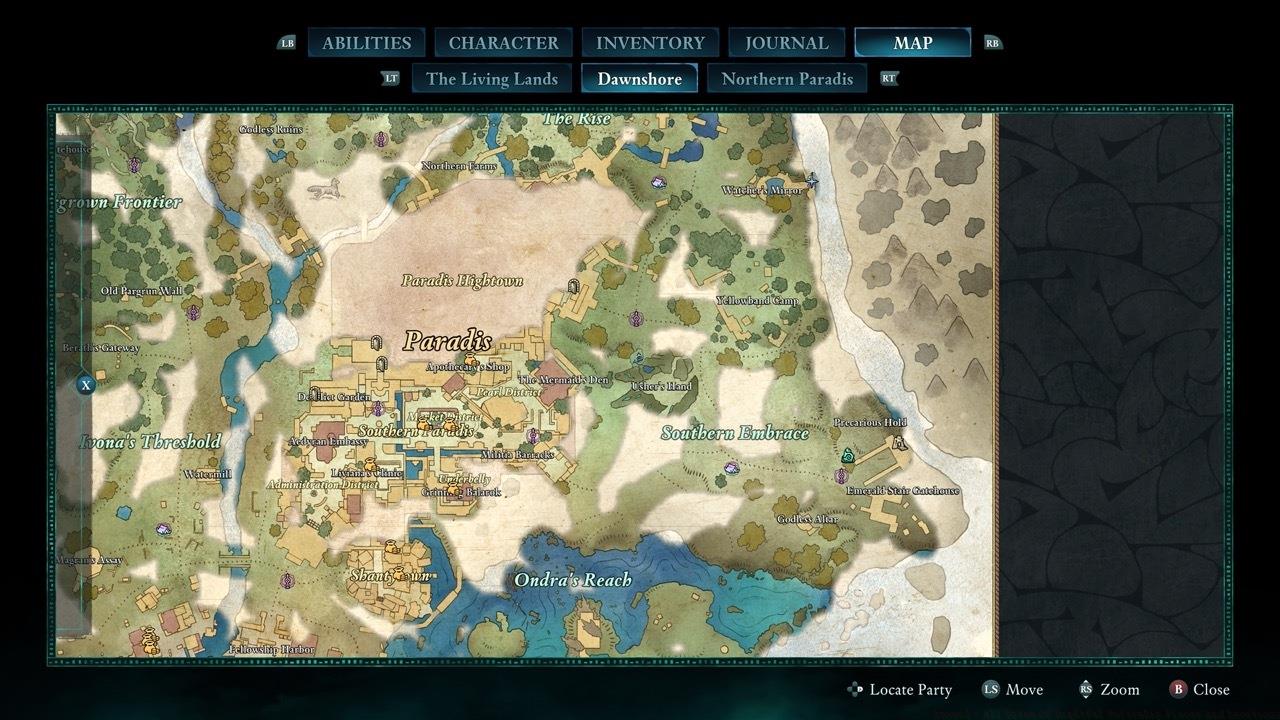Select the Map tab

click(x=912, y=43)
